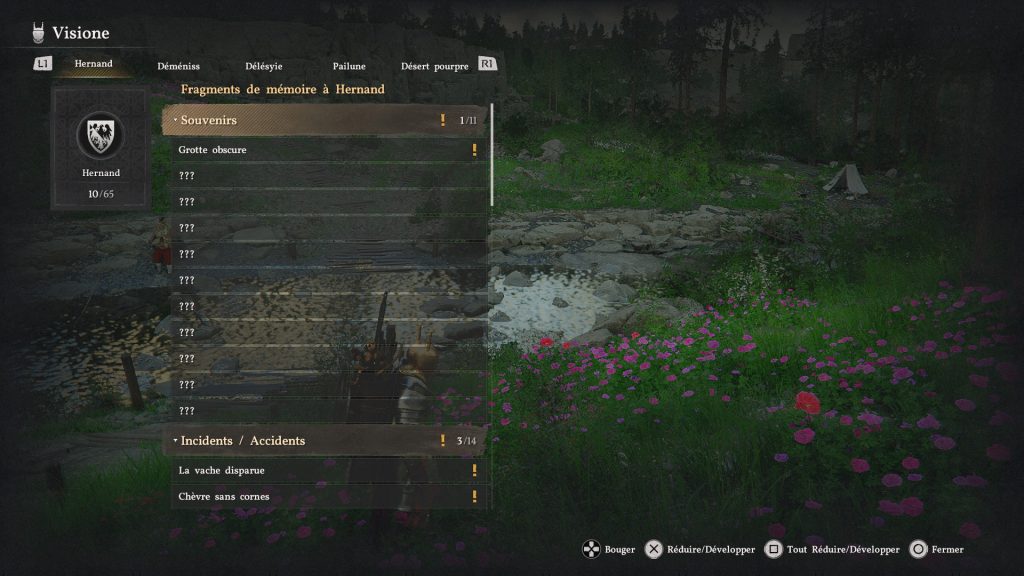Switch to the Hernand region tab
The width and height of the screenshot is (1024, 576).
tap(93, 64)
